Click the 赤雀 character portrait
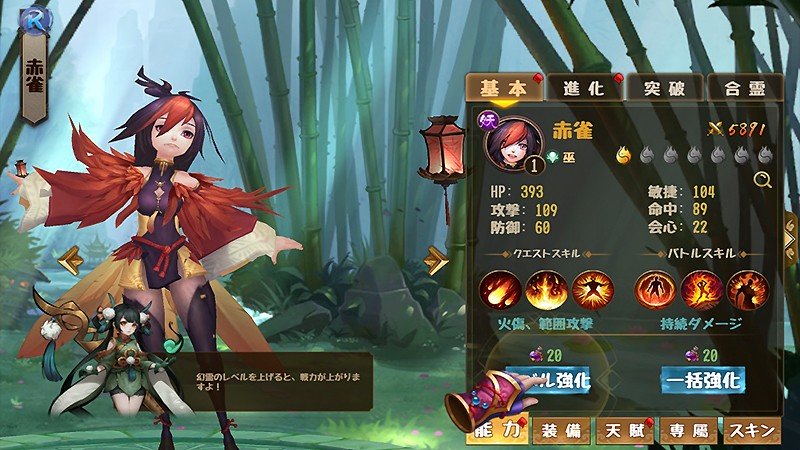 click(510, 141)
